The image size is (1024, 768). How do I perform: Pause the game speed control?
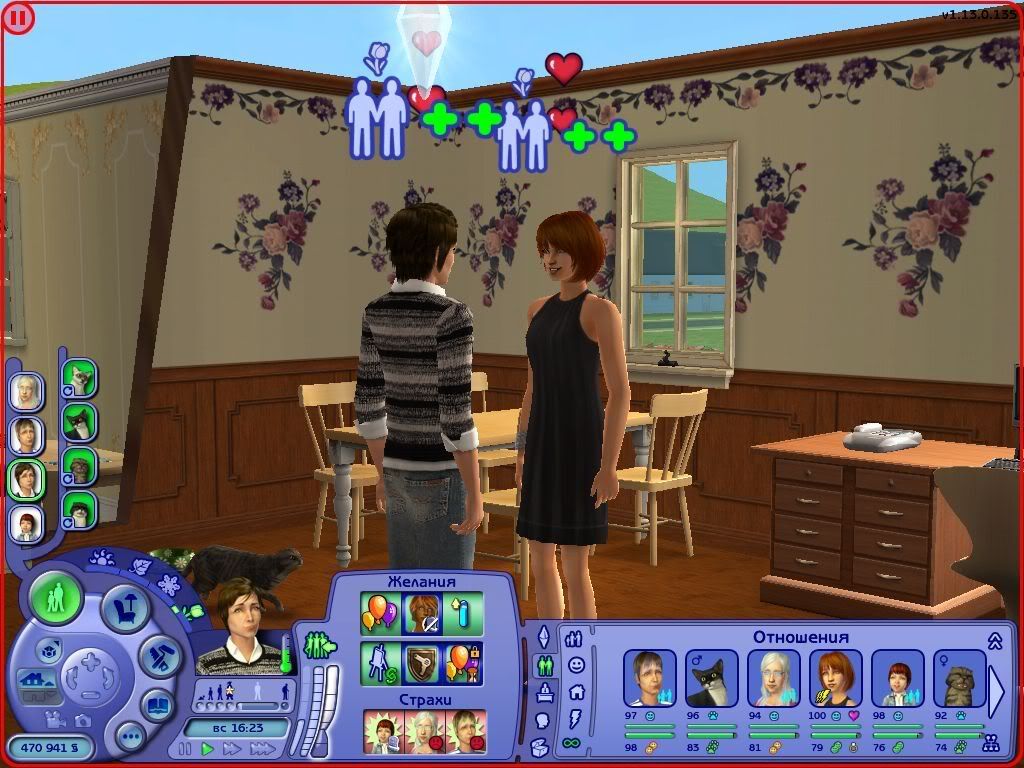pos(185,748)
